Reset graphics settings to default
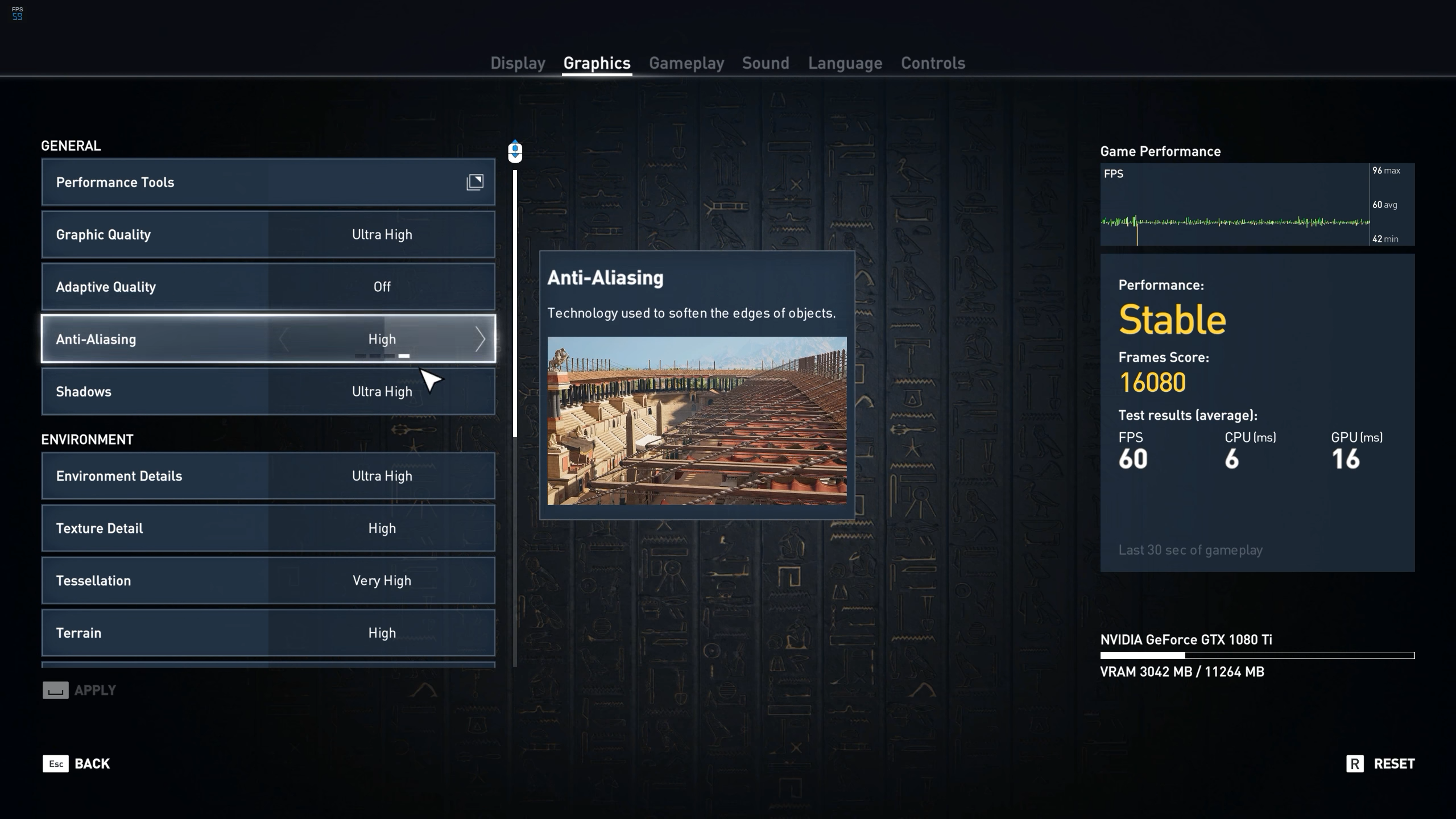This screenshot has width=1456, height=819. (1380, 764)
